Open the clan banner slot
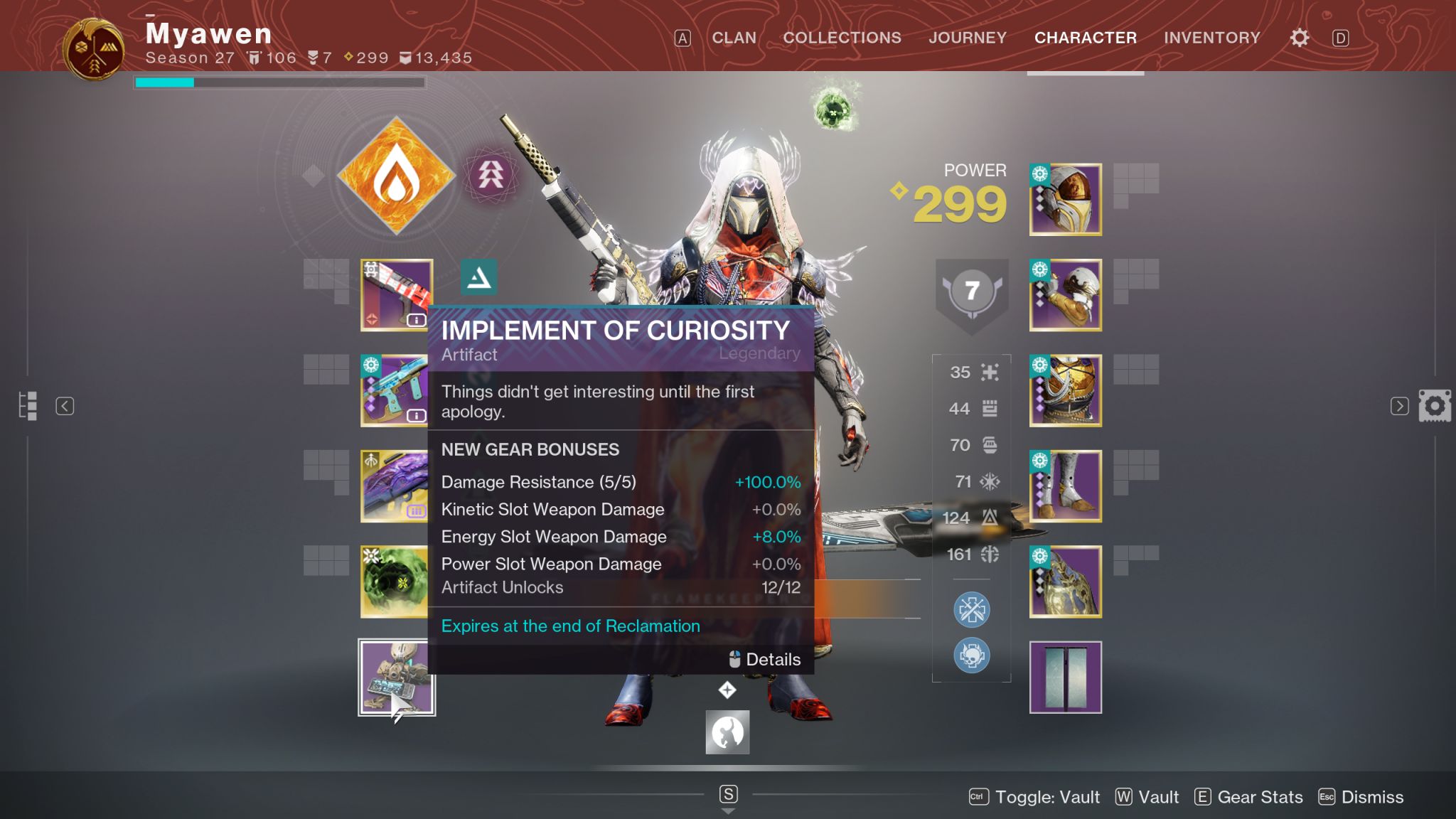 1065,677
